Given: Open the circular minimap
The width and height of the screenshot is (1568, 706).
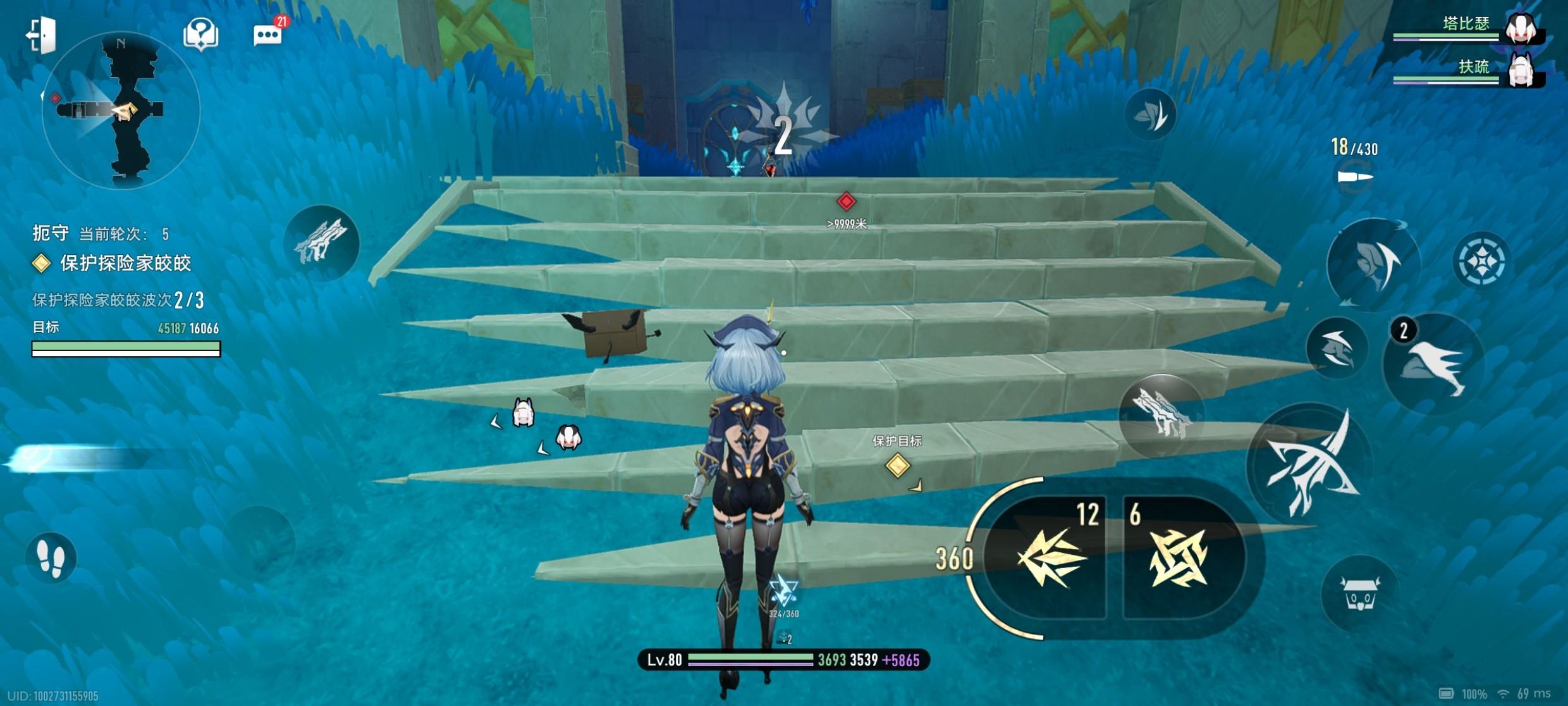Looking at the screenshot, I should (x=121, y=110).
